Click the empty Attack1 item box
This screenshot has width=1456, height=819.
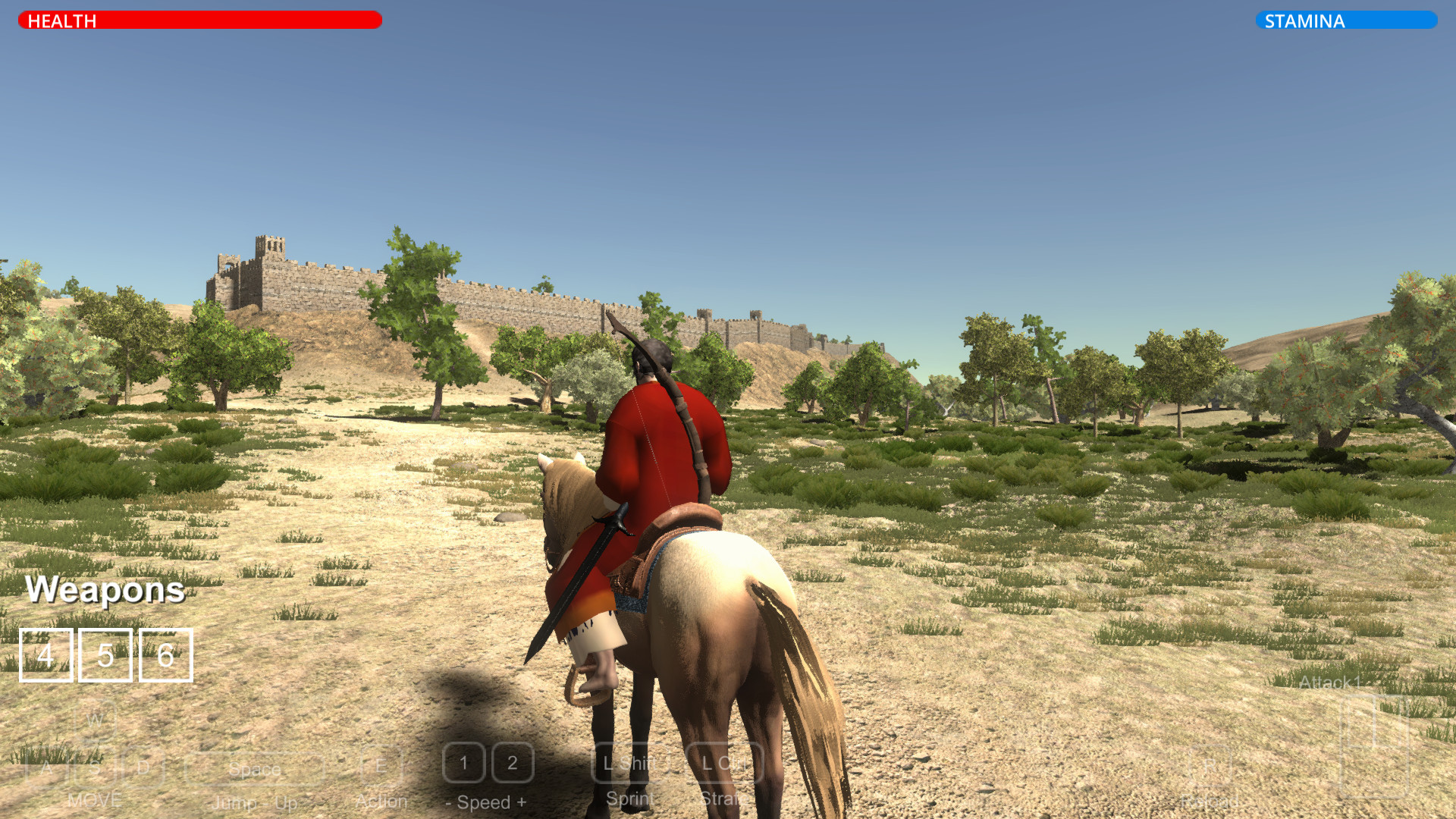coord(1375,745)
